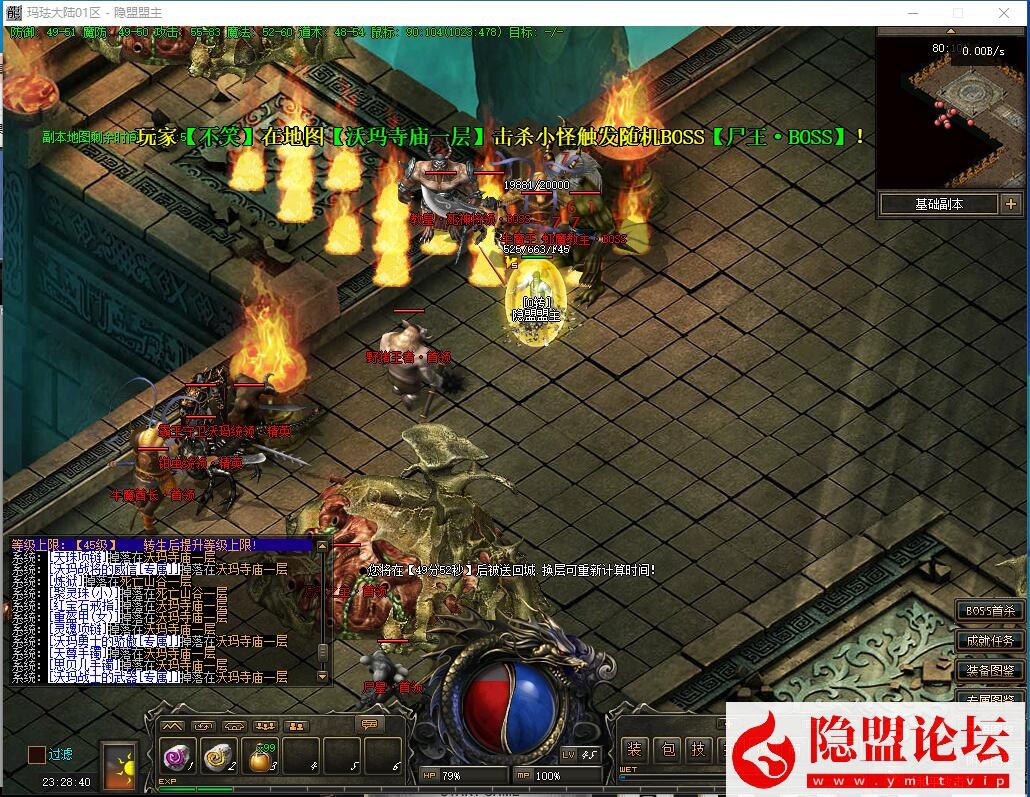Open the skills panel via 技 button
The image size is (1030, 797).
[x=699, y=750]
